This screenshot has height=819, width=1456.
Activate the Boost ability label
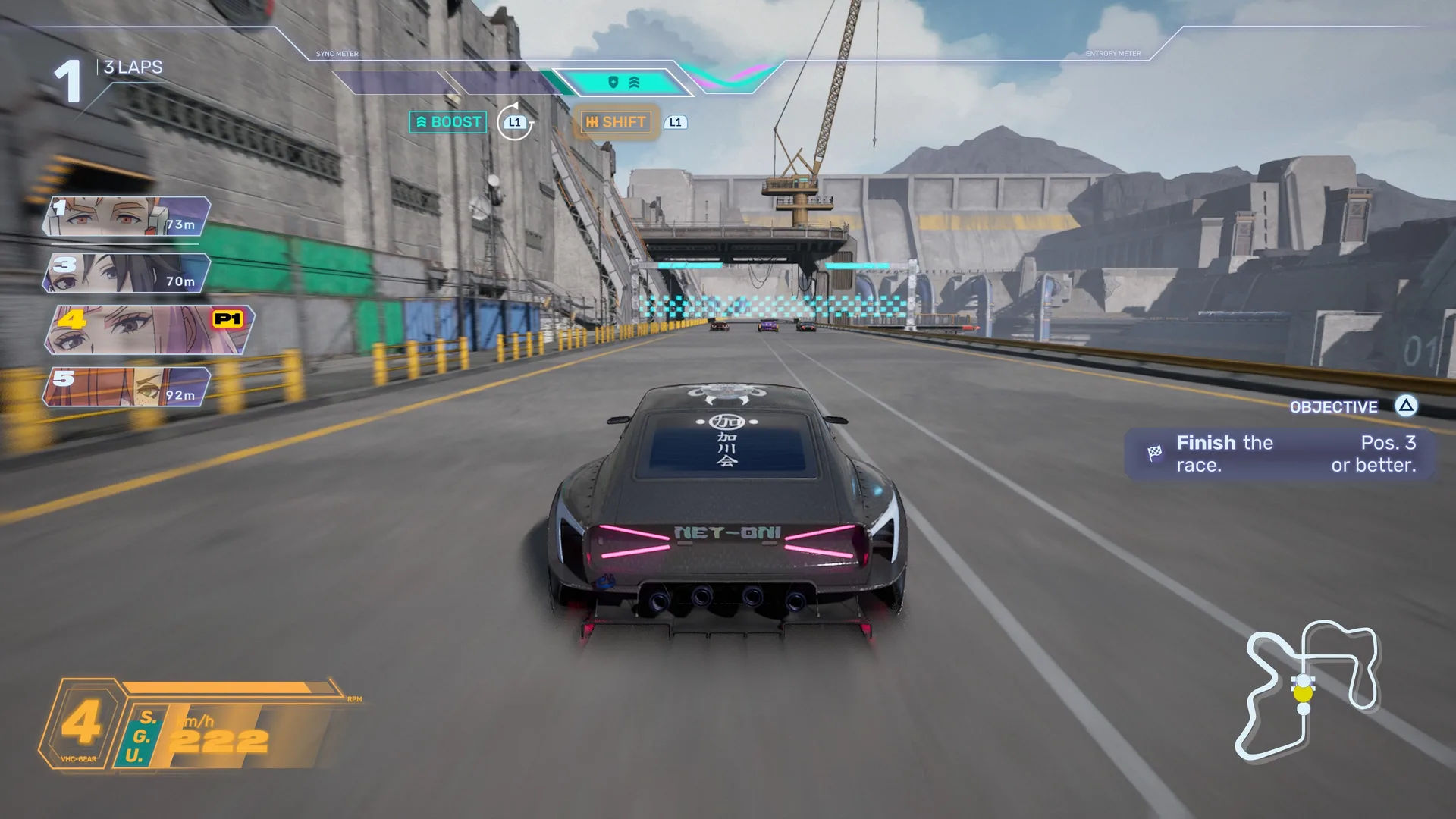[448, 122]
